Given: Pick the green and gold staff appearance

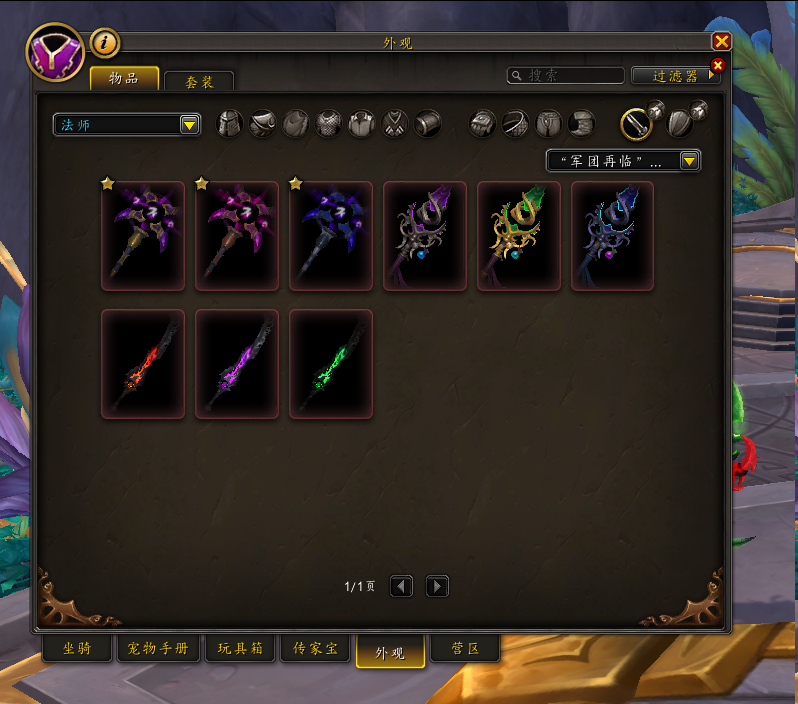Looking at the screenshot, I should (519, 236).
